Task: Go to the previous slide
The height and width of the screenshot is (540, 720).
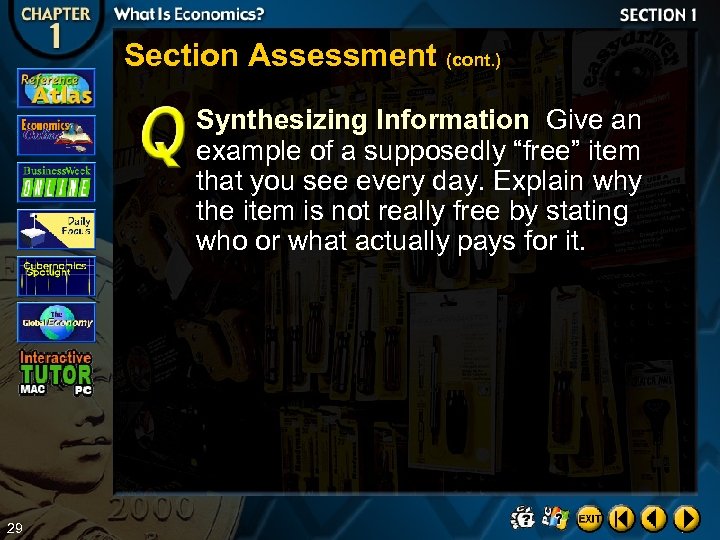Action: click(655, 518)
